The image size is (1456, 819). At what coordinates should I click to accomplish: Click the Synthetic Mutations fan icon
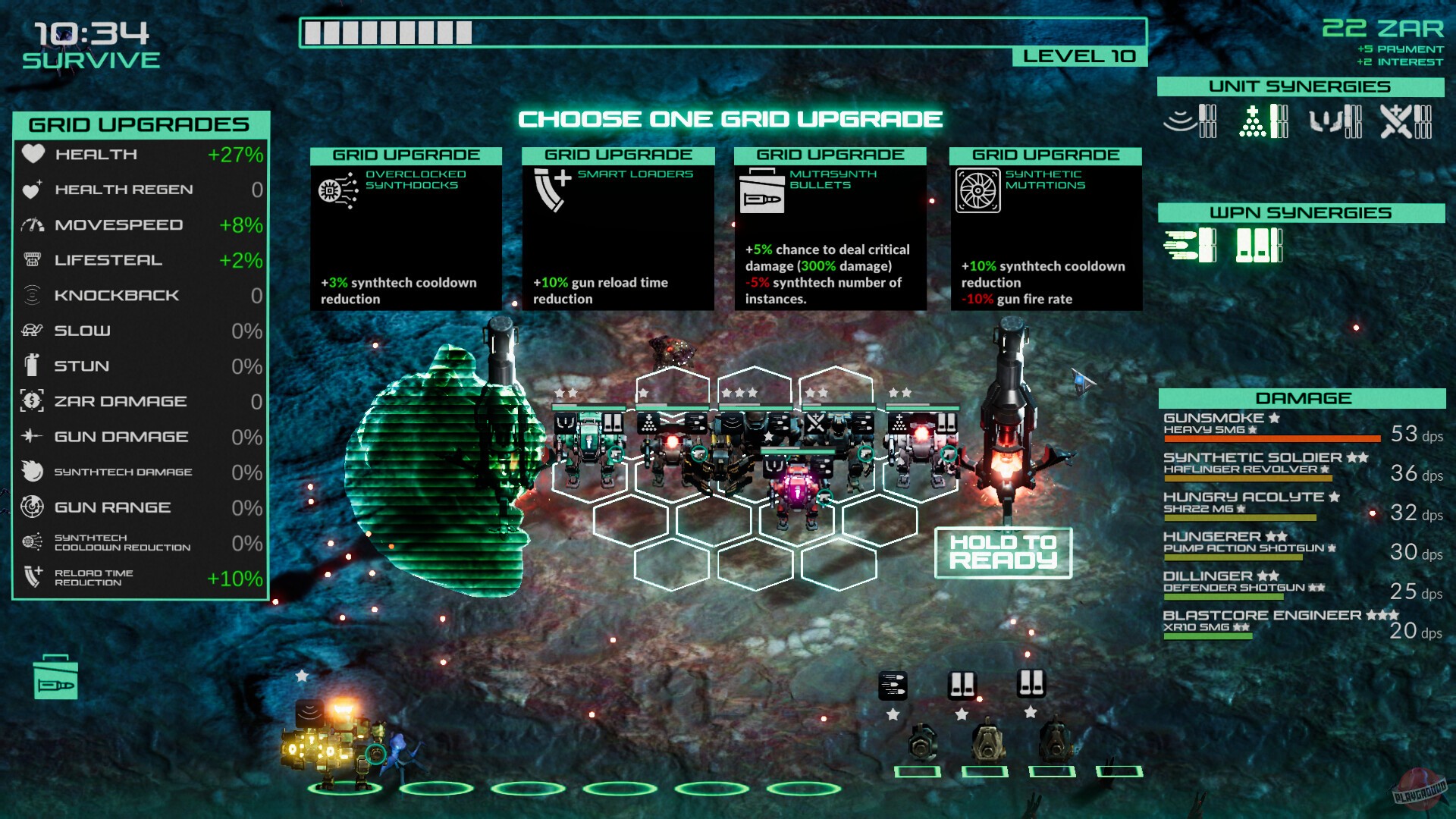coord(979,191)
